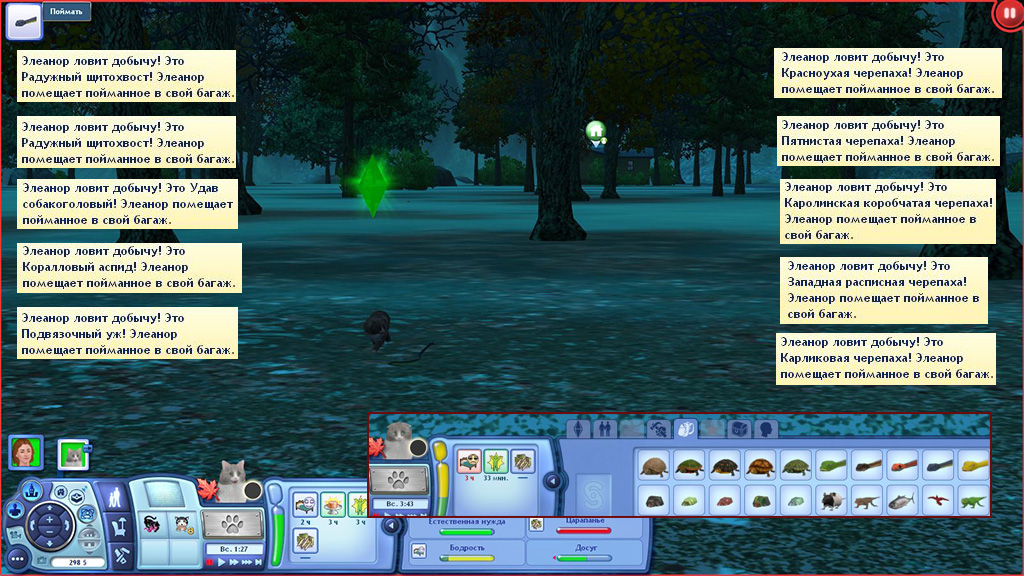Open the inventory backpack tab
The image size is (1024, 576).
(x=686, y=429)
